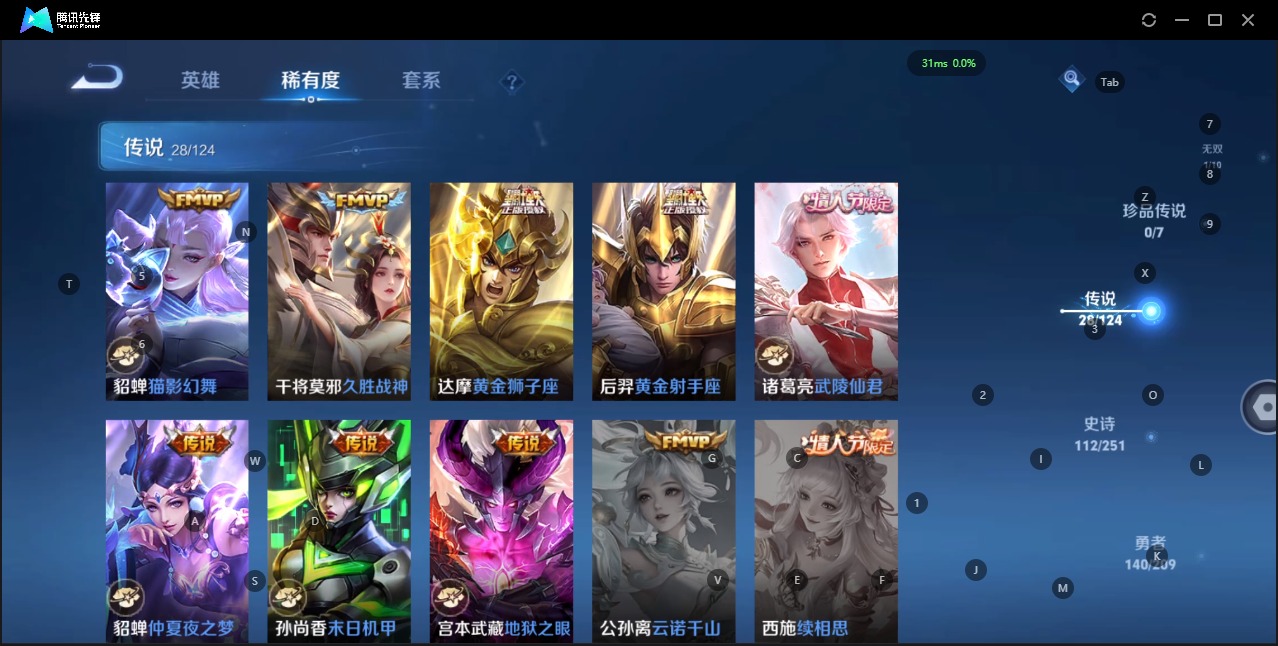The height and width of the screenshot is (646, 1278).
Task: Jump to 史诗 rarity category
Action: [x=1099, y=434]
